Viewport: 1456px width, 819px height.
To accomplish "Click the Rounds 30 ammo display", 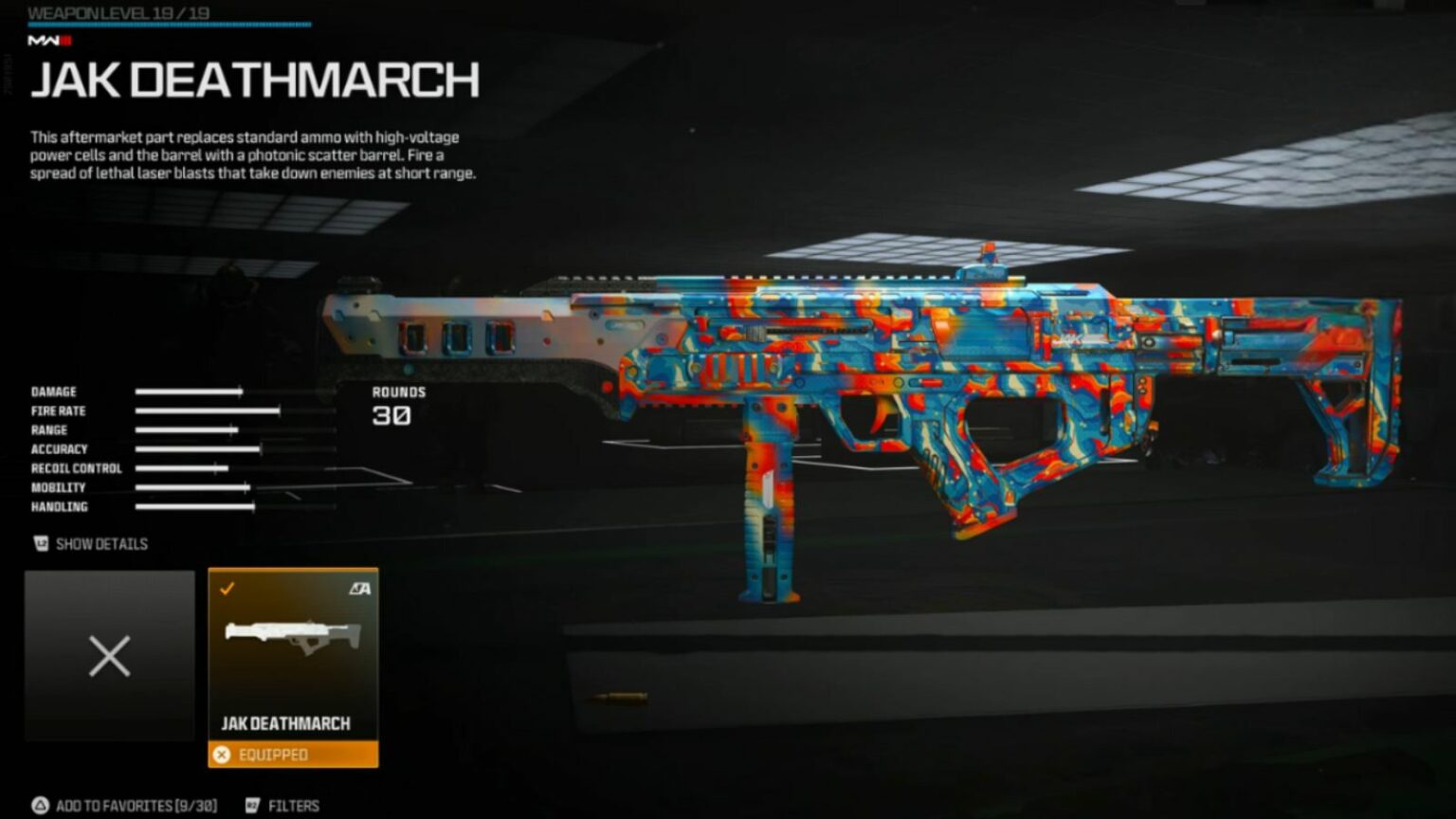I will [398, 403].
